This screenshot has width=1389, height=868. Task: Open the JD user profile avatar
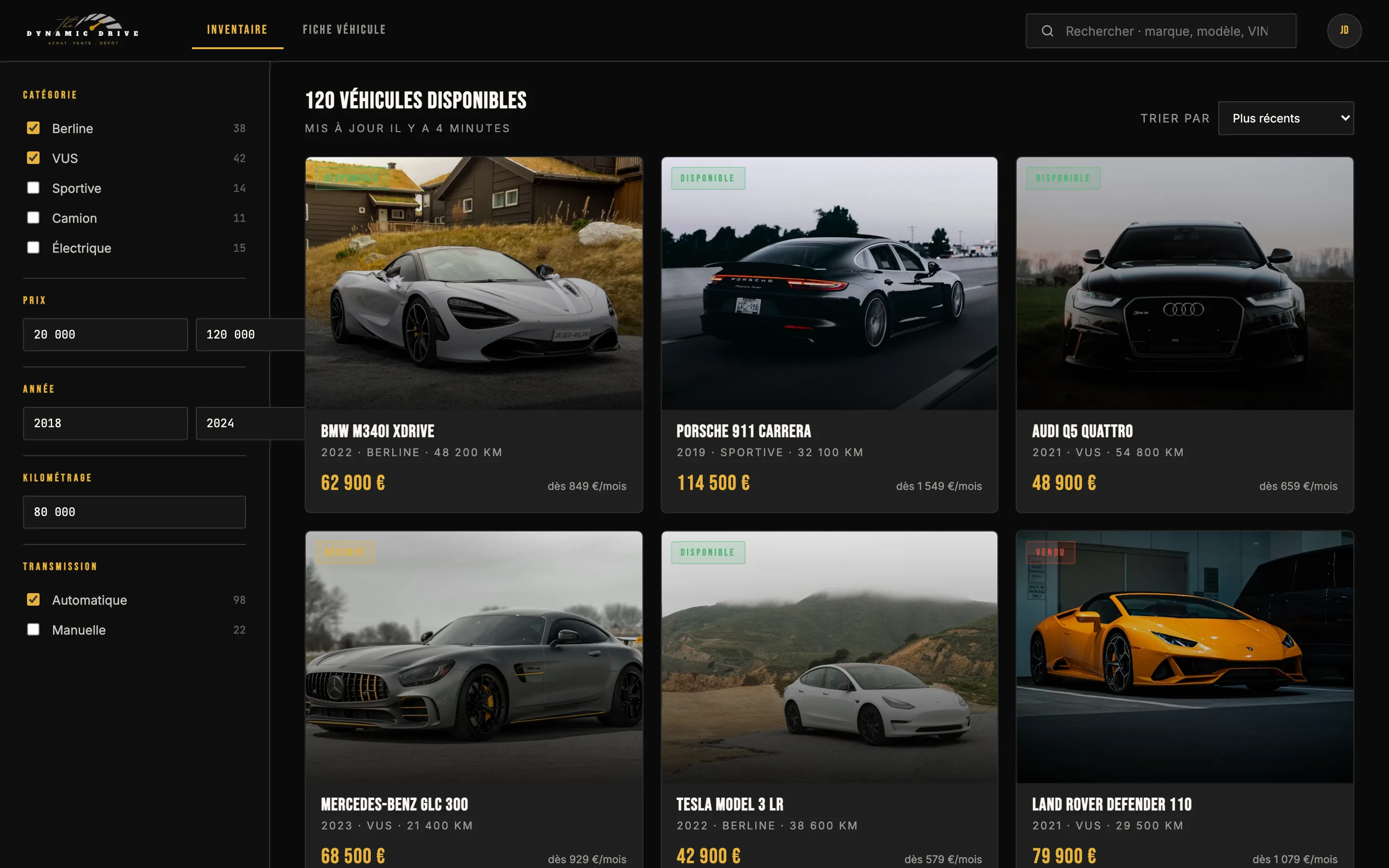coord(1344,30)
